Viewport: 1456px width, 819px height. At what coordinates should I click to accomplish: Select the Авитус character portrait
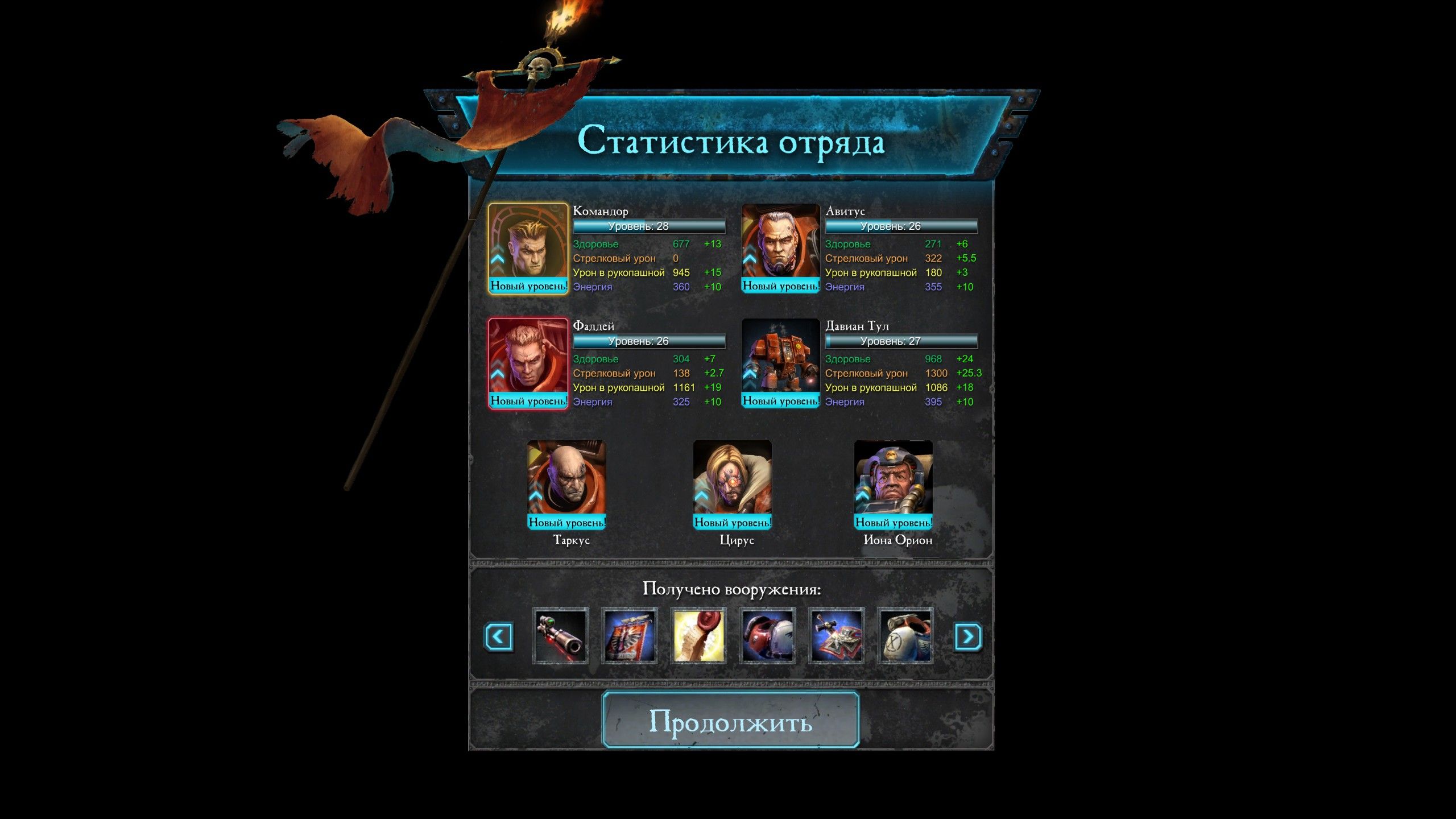(x=780, y=250)
